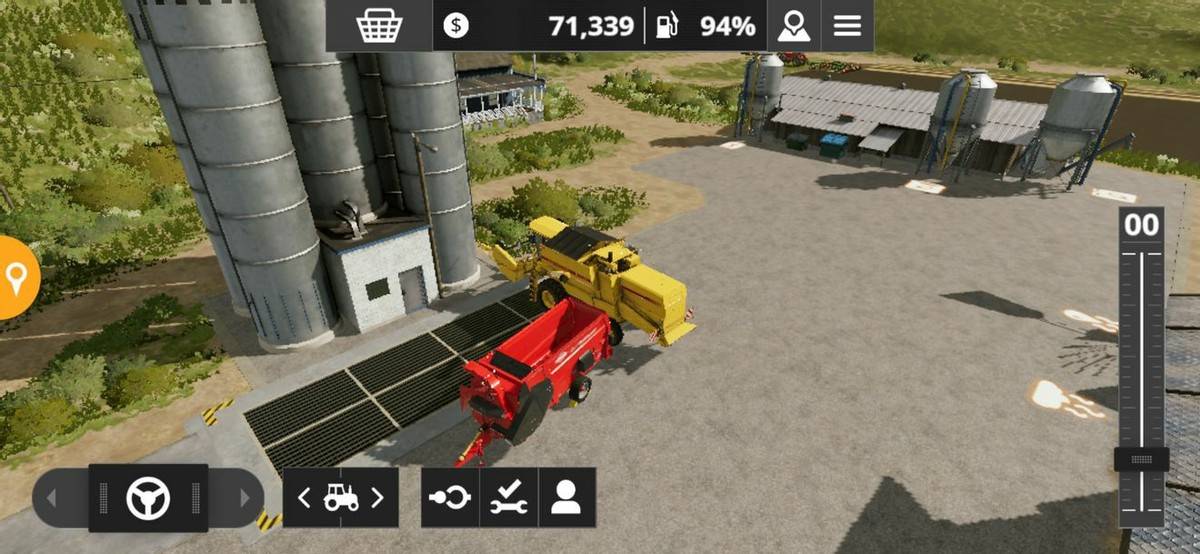Tap the person silhouette character button
Viewport: 1200px width, 554px height.
566,497
